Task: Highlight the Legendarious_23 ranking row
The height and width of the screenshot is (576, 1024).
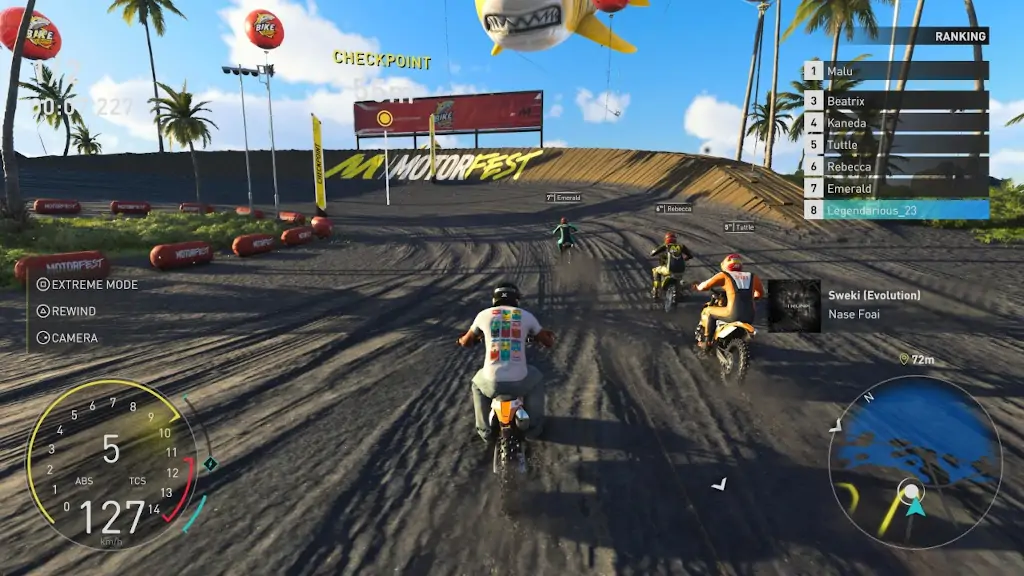Action: pyautogui.click(x=896, y=210)
